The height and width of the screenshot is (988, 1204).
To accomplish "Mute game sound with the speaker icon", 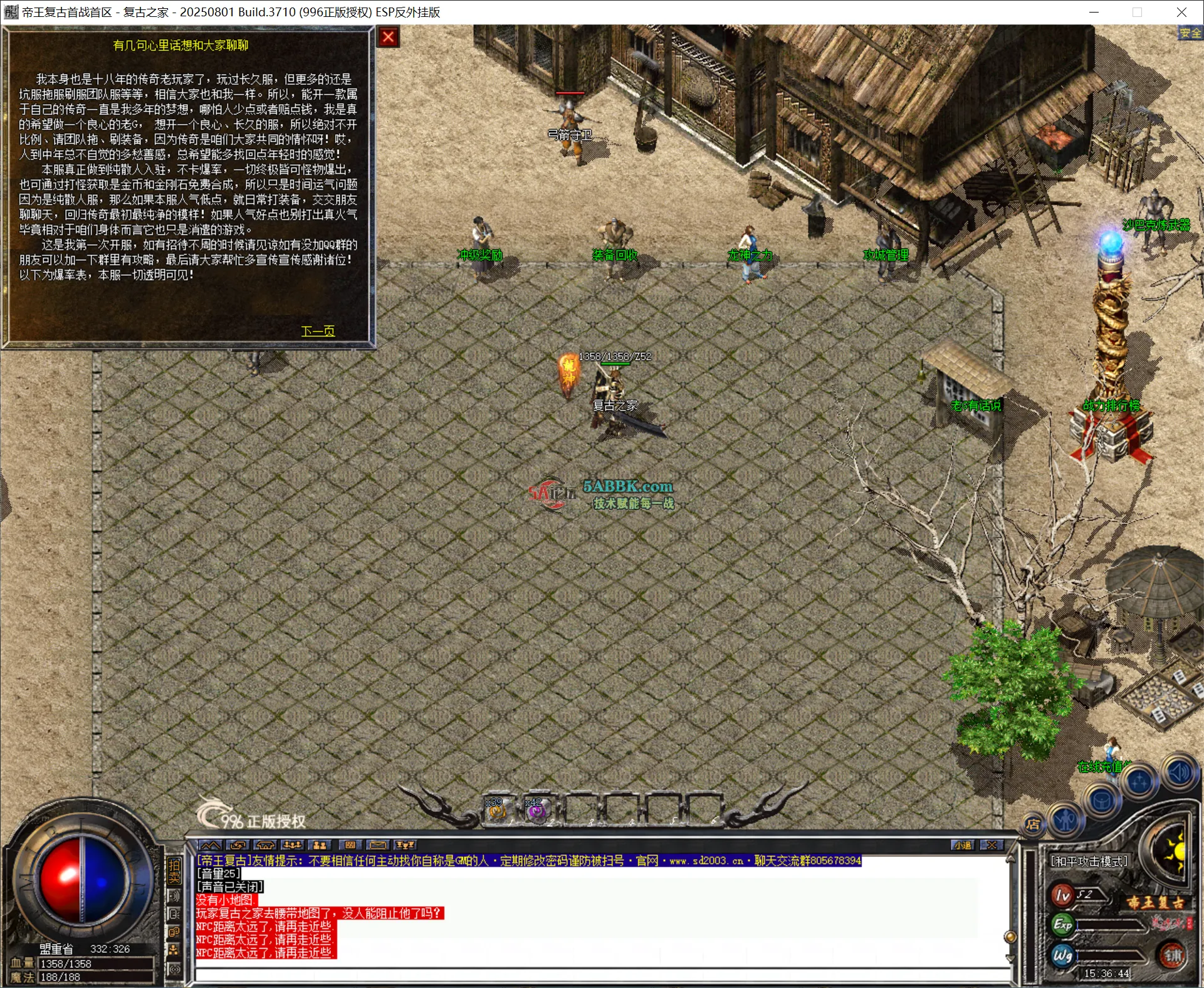I will [1178, 770].
